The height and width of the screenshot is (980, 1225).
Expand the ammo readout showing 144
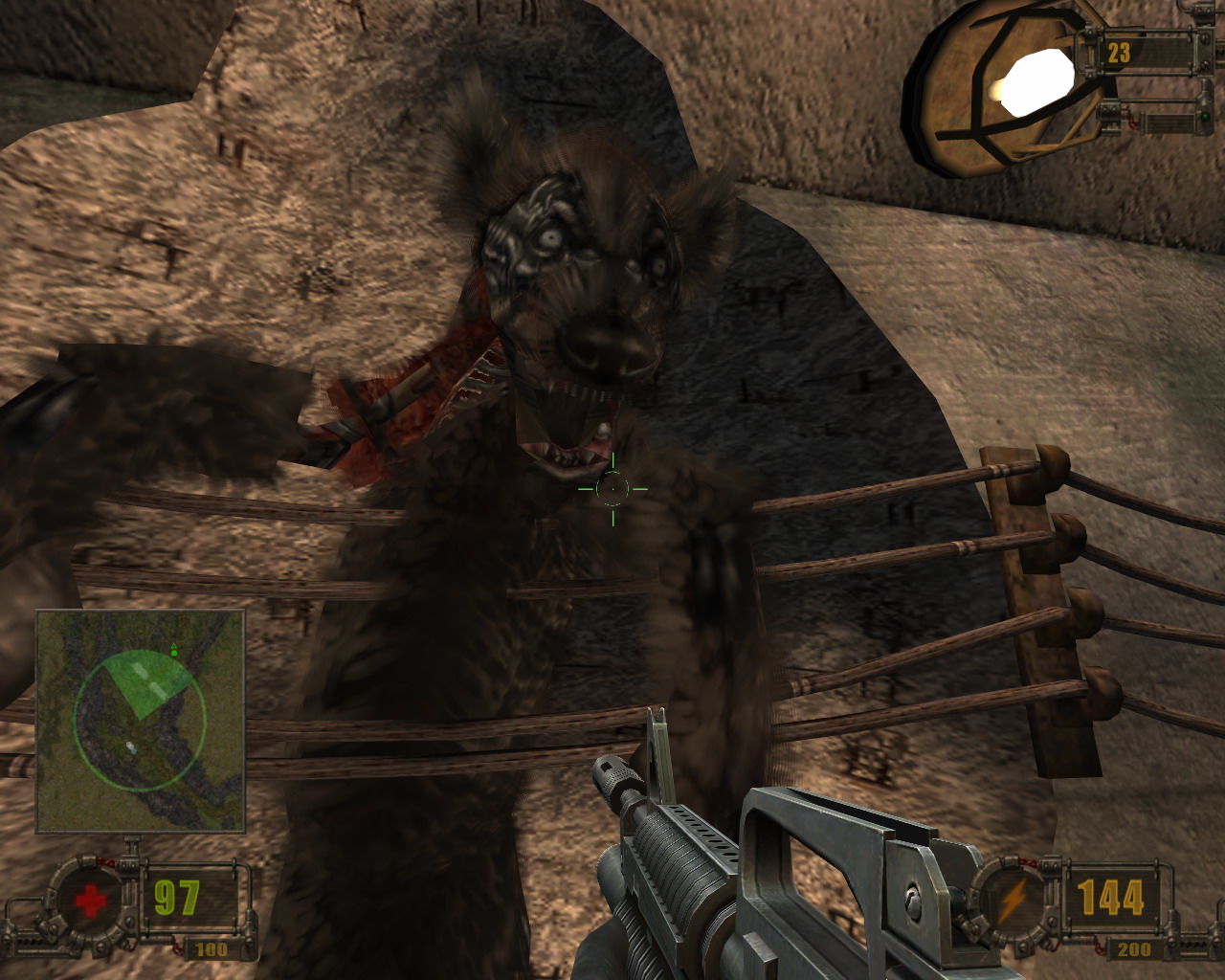[x=1113, y=897]
